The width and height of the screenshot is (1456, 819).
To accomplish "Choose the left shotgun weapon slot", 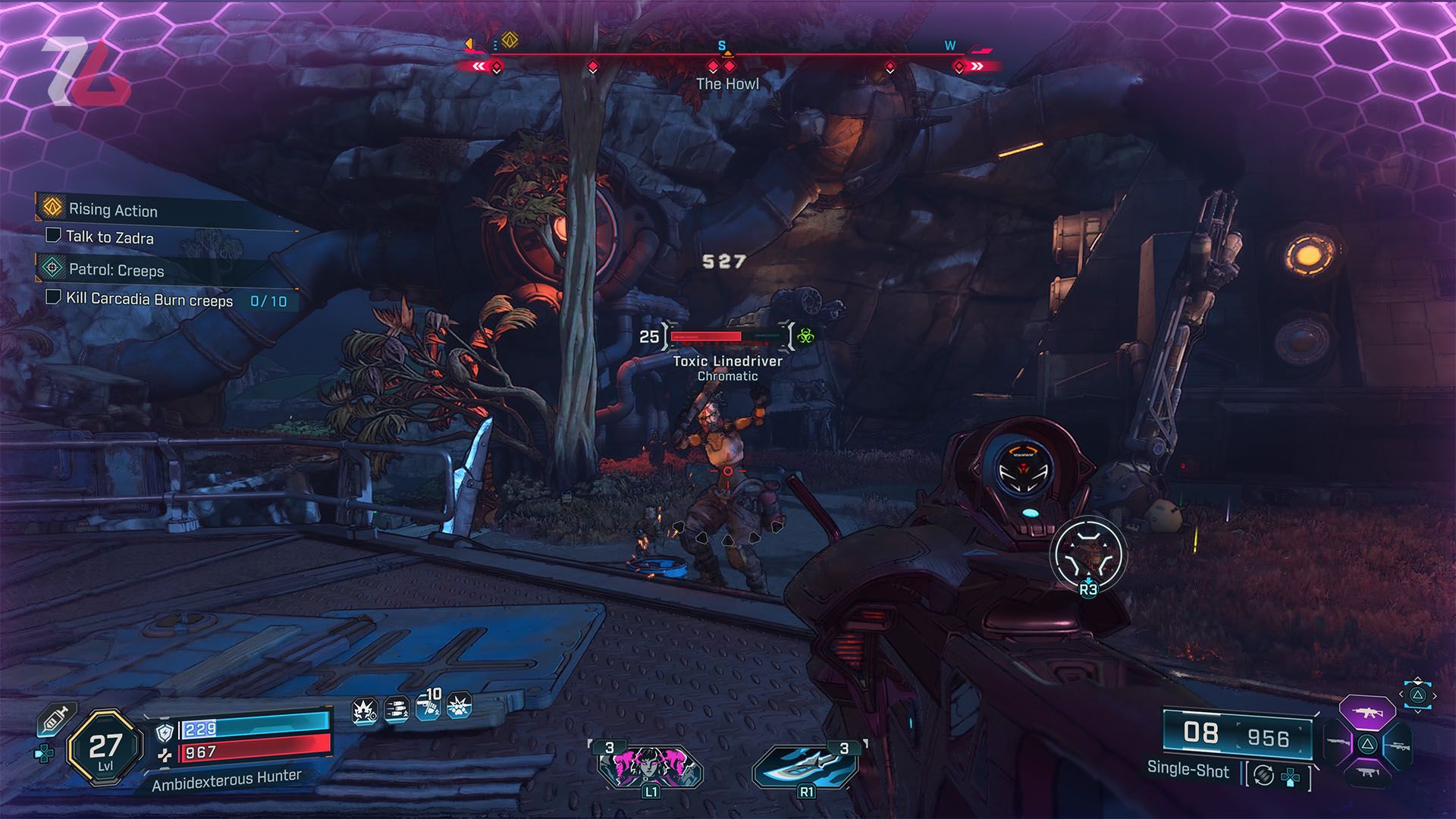I will (x=1338, y=743).
